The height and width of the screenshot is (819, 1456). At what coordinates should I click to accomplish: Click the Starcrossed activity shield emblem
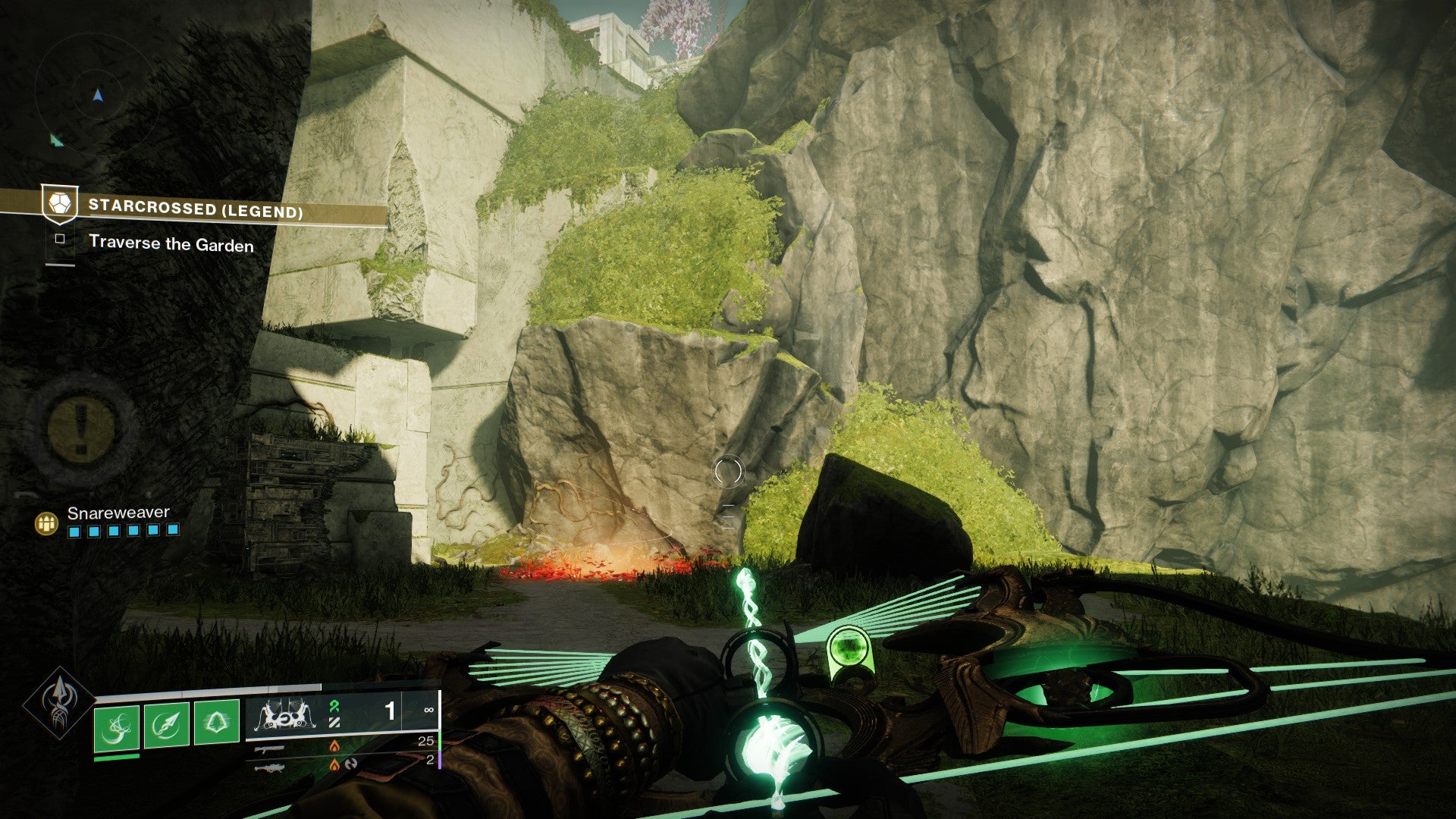(60, 204)
